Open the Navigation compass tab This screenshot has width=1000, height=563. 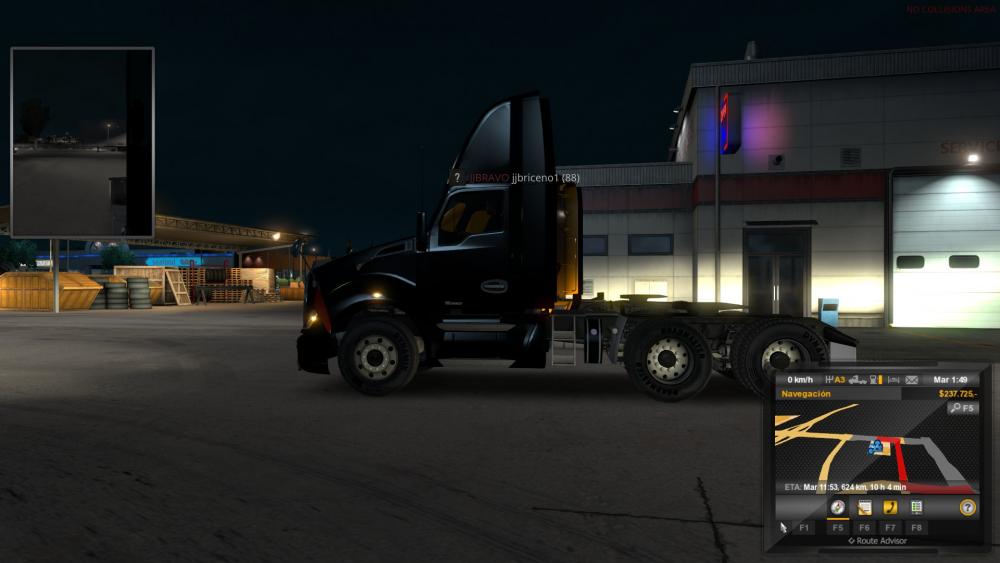pos(838,507)
